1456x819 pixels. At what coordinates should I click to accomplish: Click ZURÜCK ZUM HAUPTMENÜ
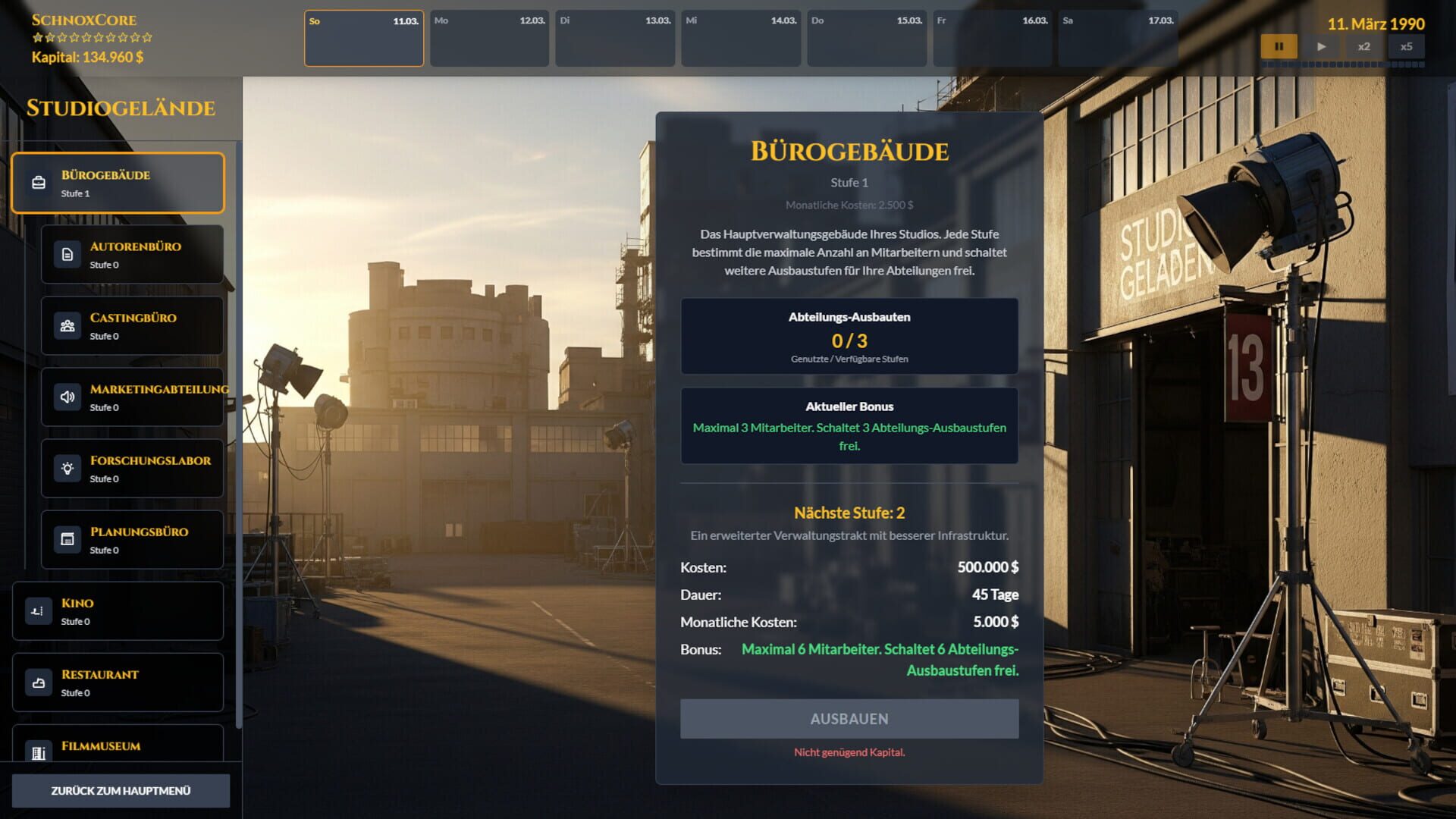click(121, 790)
